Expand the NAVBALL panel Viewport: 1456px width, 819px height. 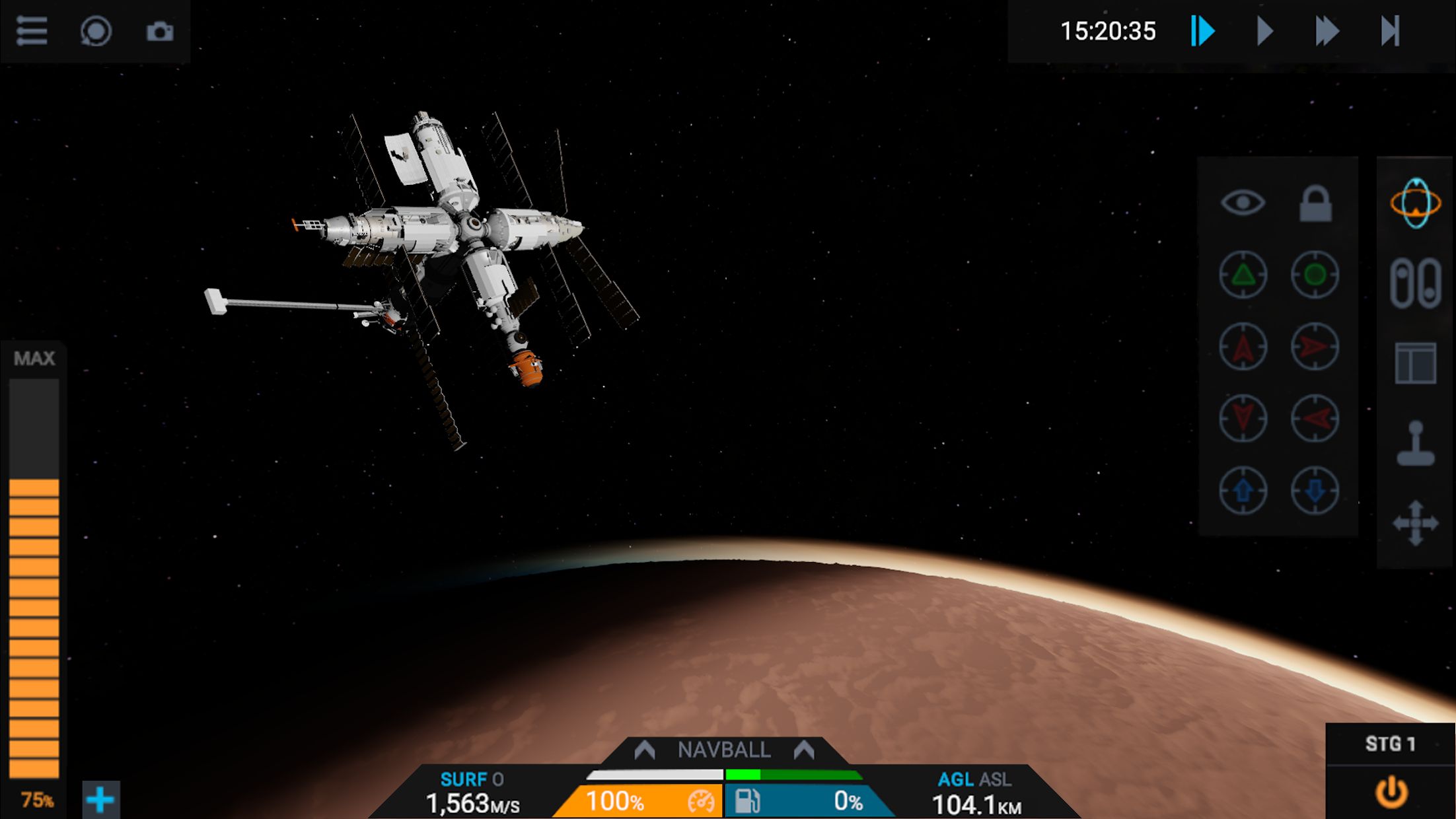coord(724,750)
